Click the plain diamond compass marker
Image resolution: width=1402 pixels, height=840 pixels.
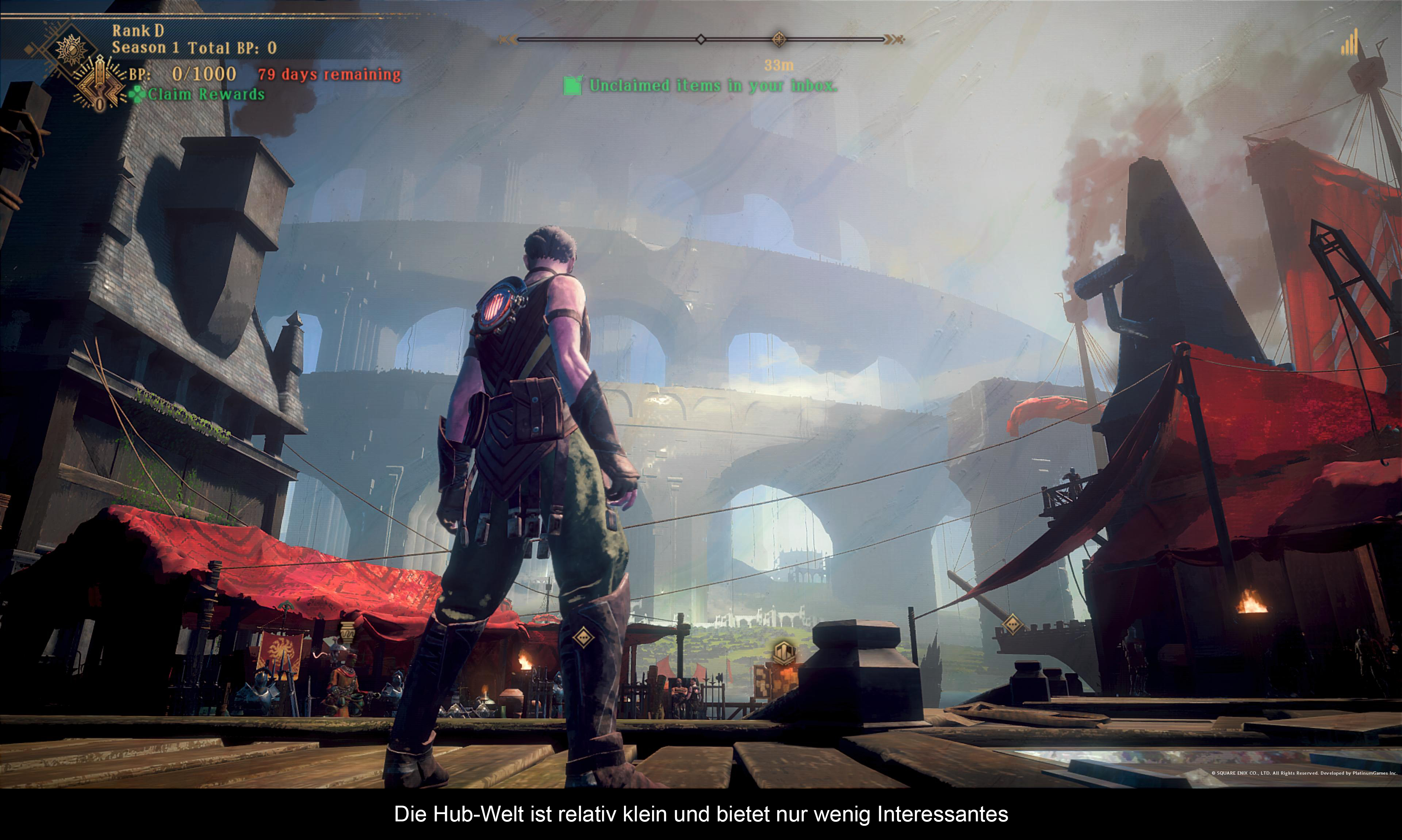click(x=701, y=39)
